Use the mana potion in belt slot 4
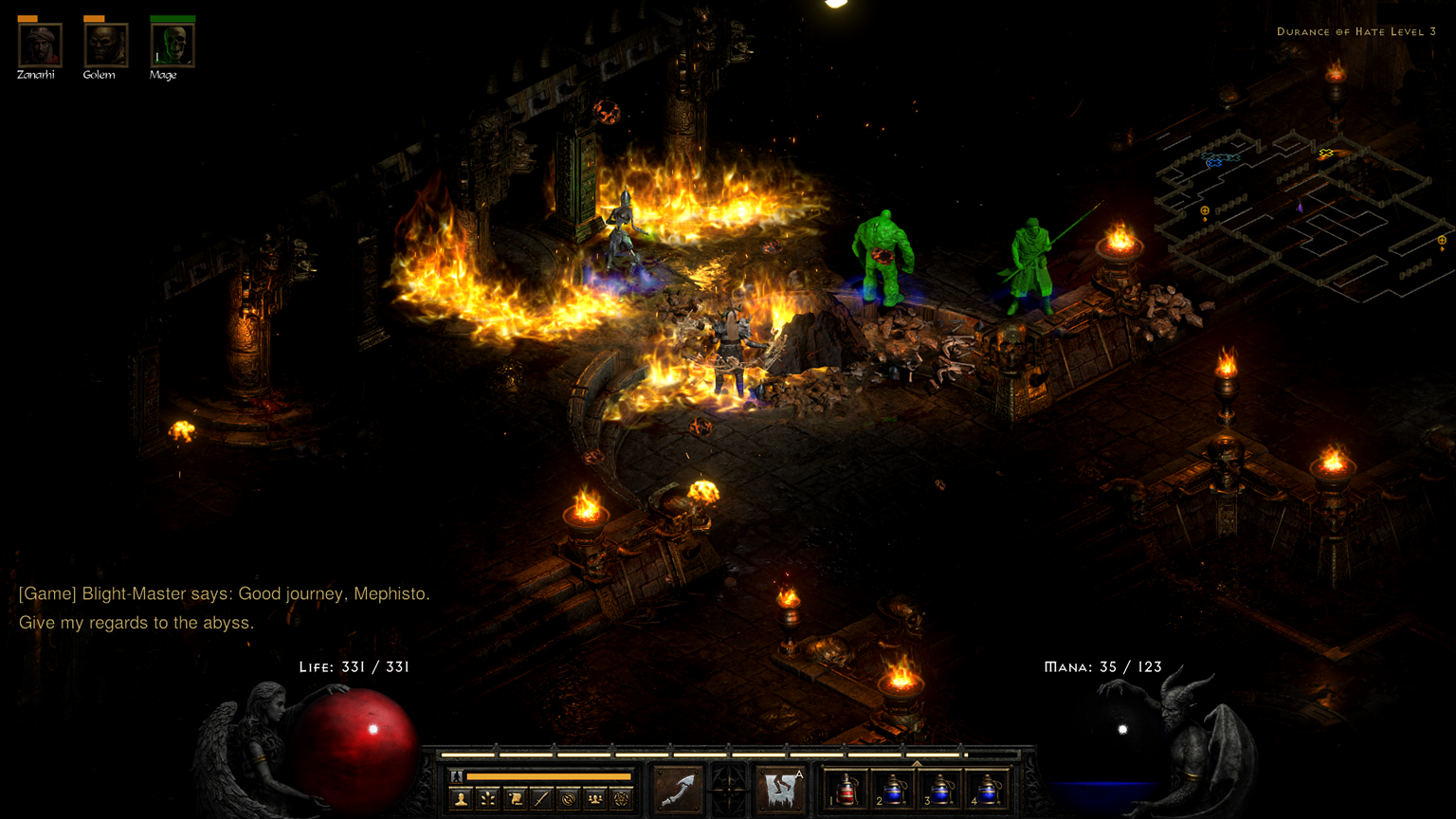The height and width of the screenshot is (819, 1456). [x=987, y=790]
